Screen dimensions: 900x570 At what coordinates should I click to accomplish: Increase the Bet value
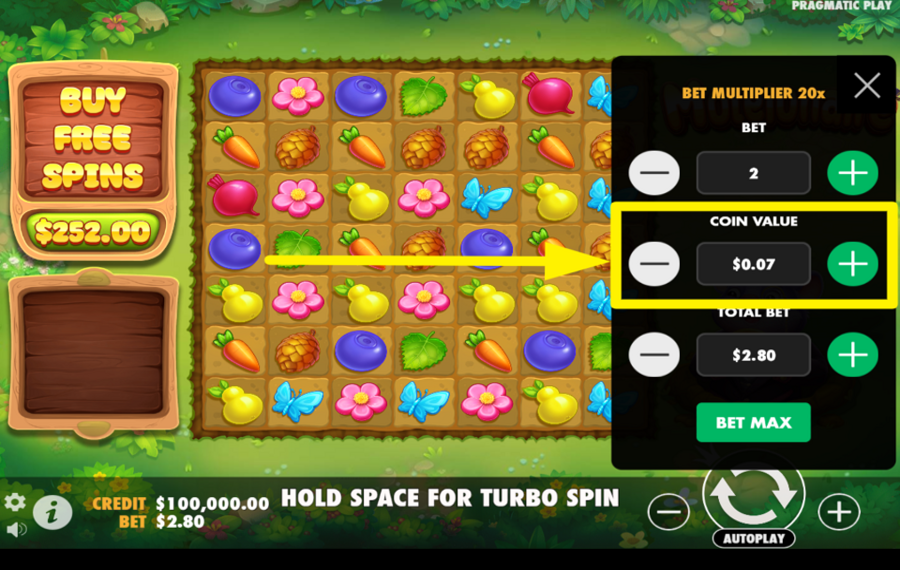pyautogui.click(x=852, y=173)
